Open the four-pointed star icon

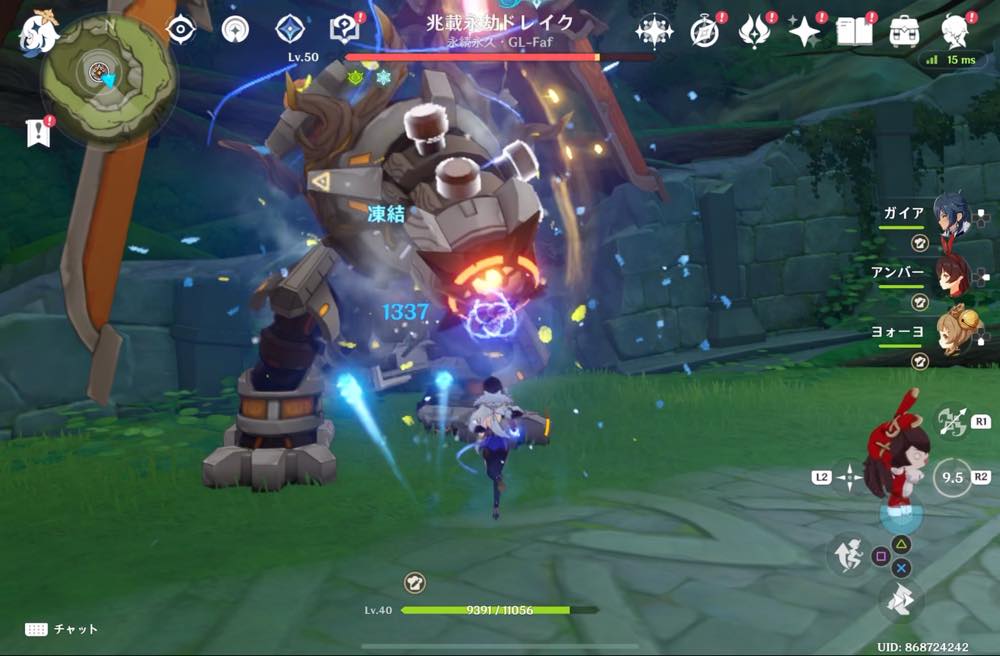point(803,32)
